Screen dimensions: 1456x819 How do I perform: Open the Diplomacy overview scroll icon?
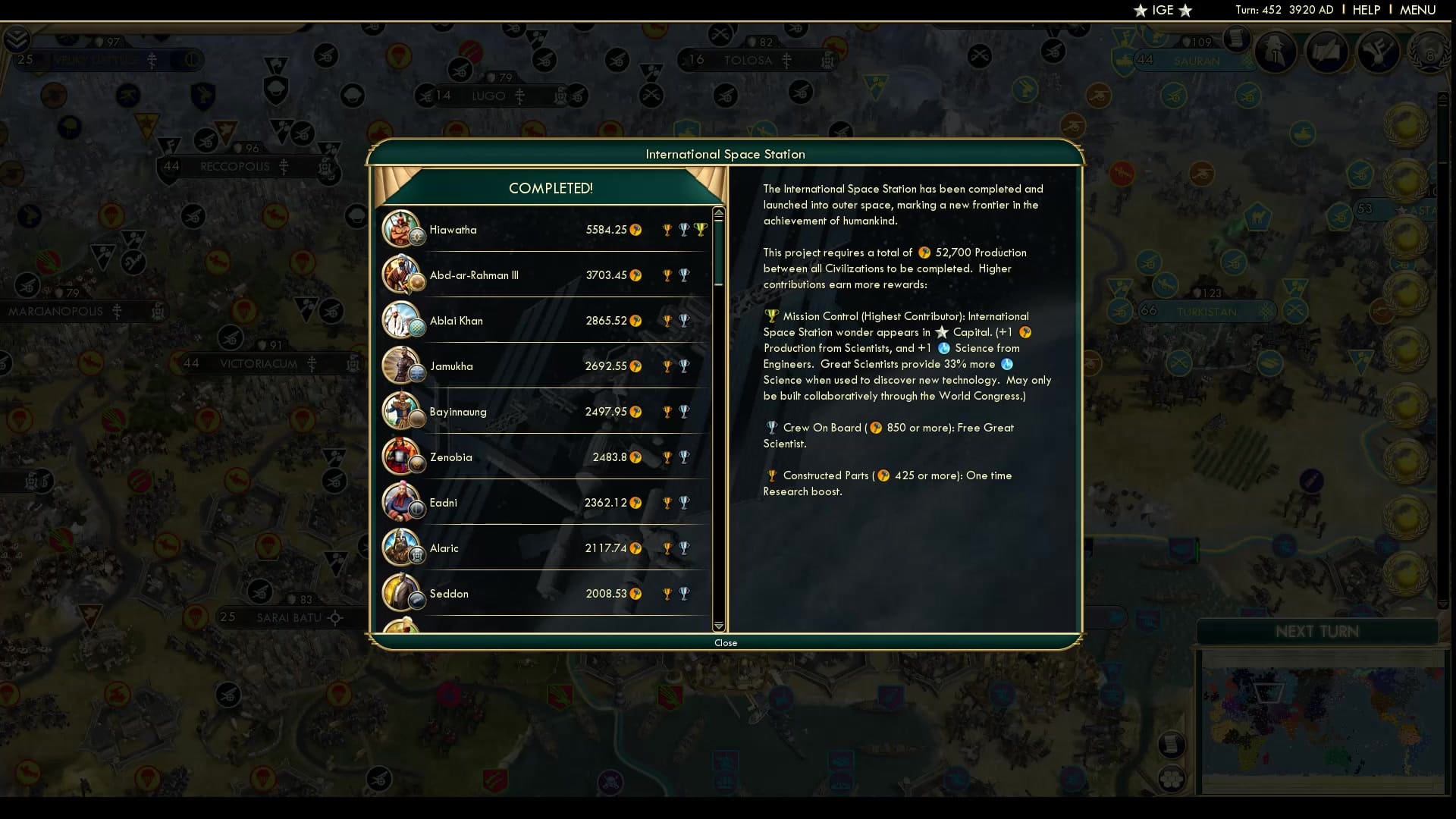tap(1328, 52)
